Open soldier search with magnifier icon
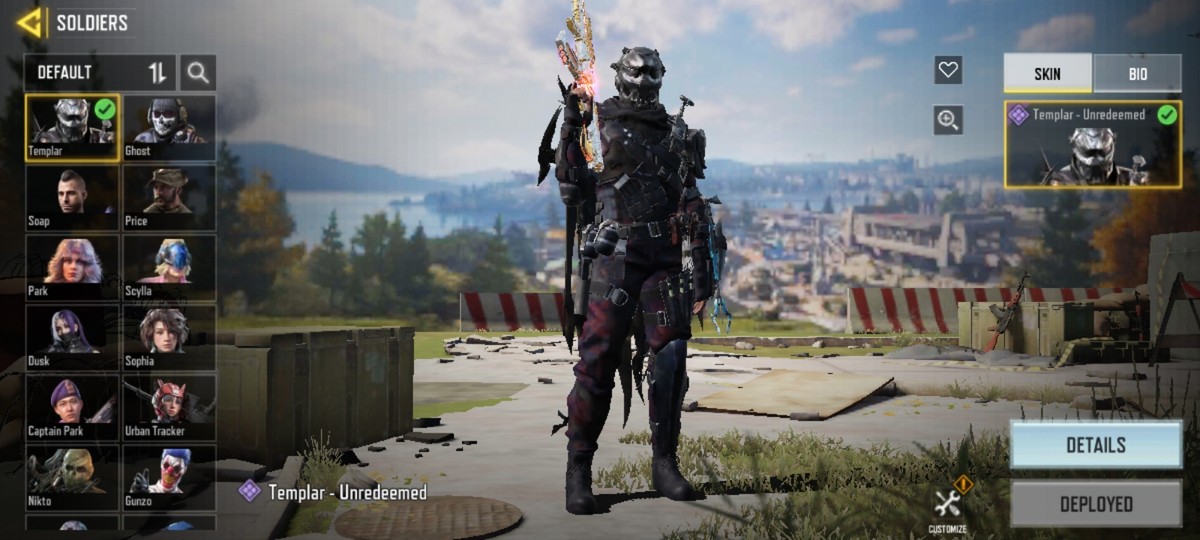 pos(198,72)
